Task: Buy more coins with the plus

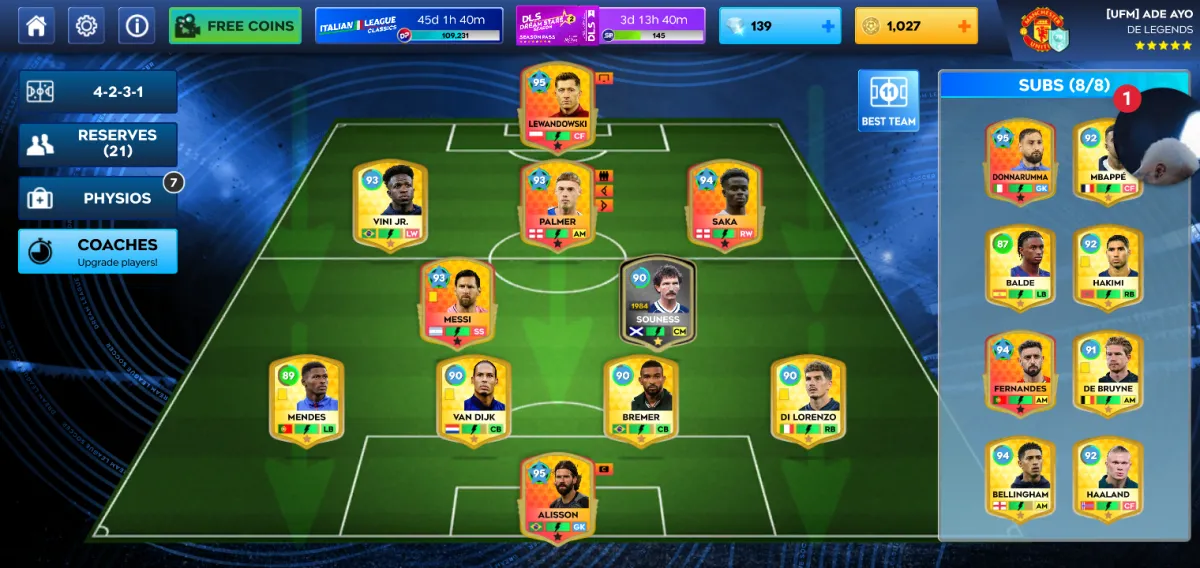Action: (965, 26)
